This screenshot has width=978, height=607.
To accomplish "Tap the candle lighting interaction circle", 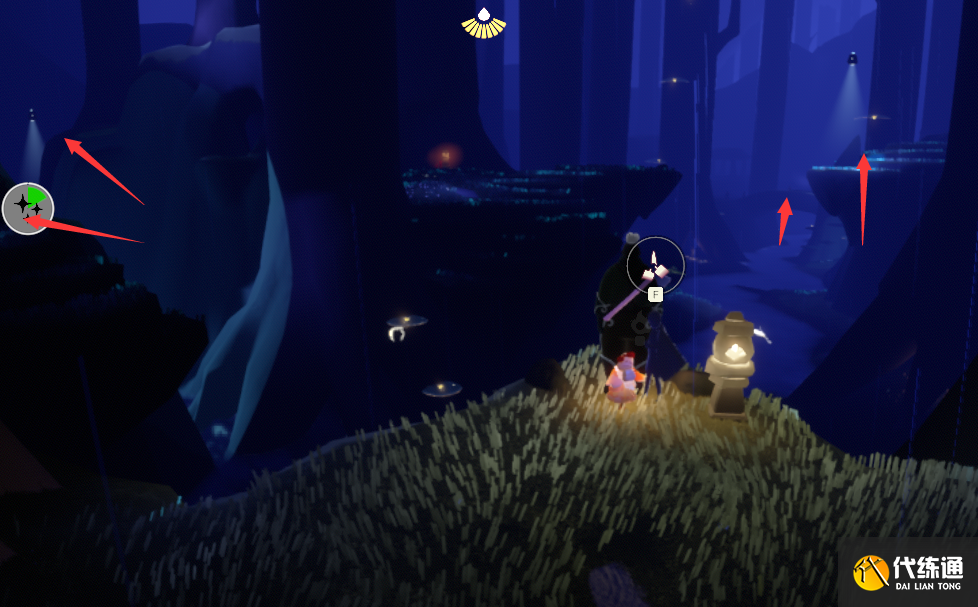I will (x=655, y=265).
